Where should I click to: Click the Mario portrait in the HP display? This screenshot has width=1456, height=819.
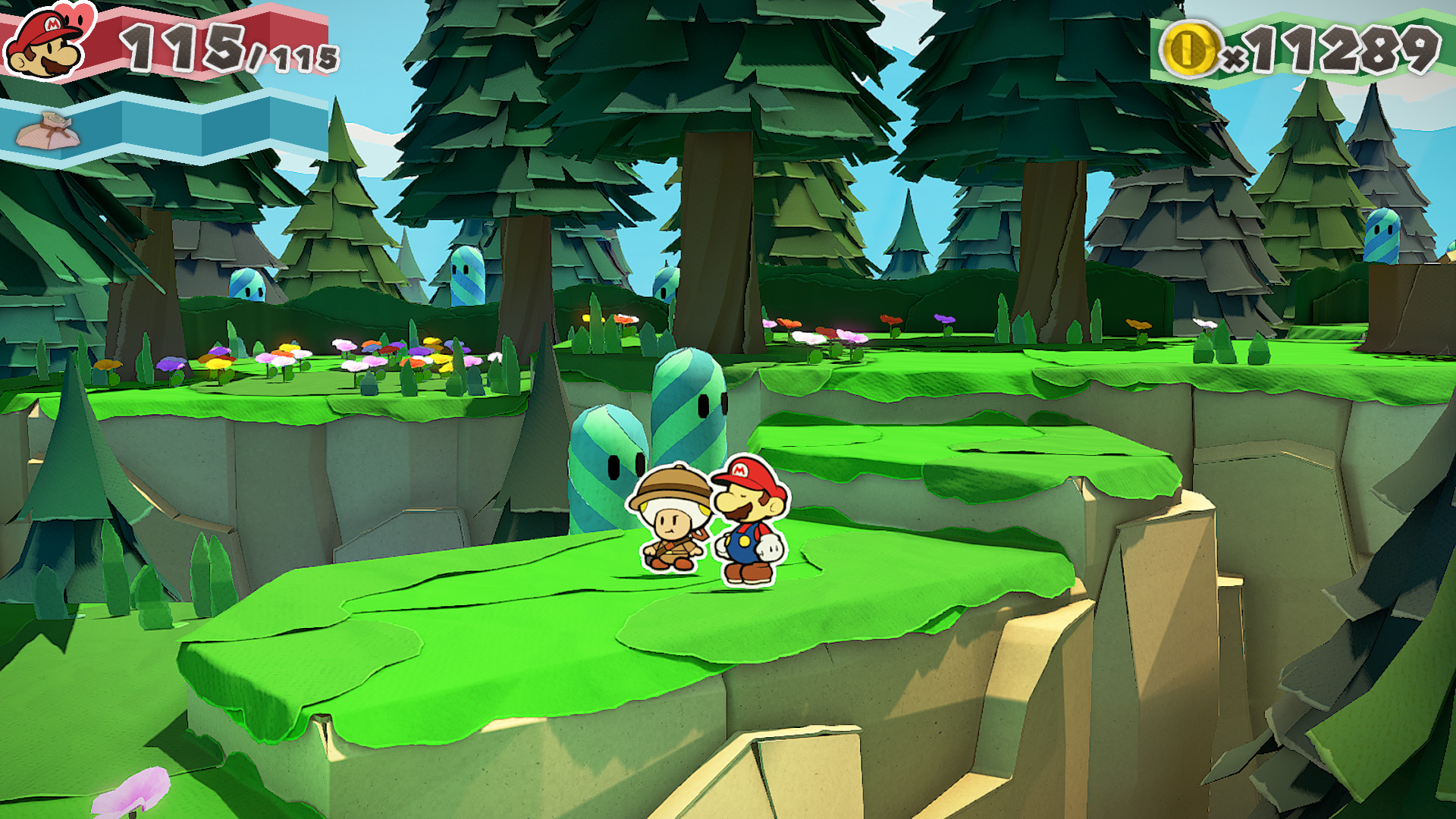coord(42,47)
